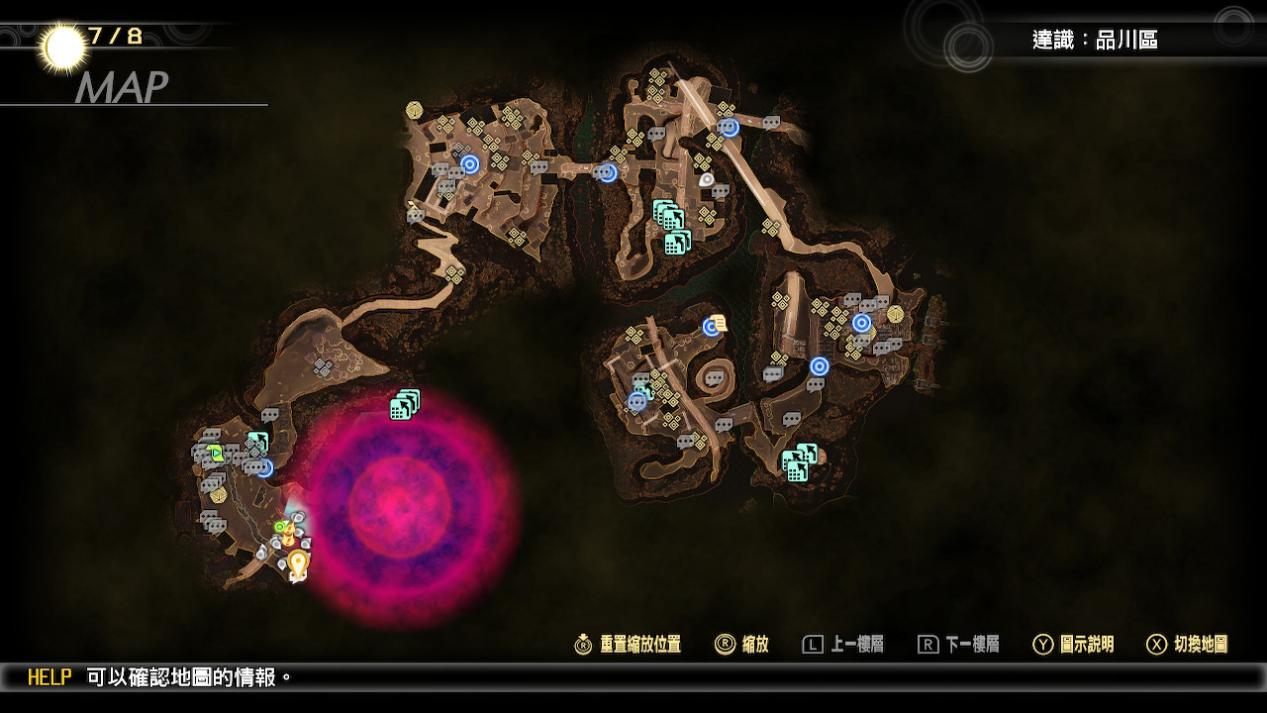1267x713 pixels.
Task: Click the green quest scroll marker
Action: click(216, 454)
